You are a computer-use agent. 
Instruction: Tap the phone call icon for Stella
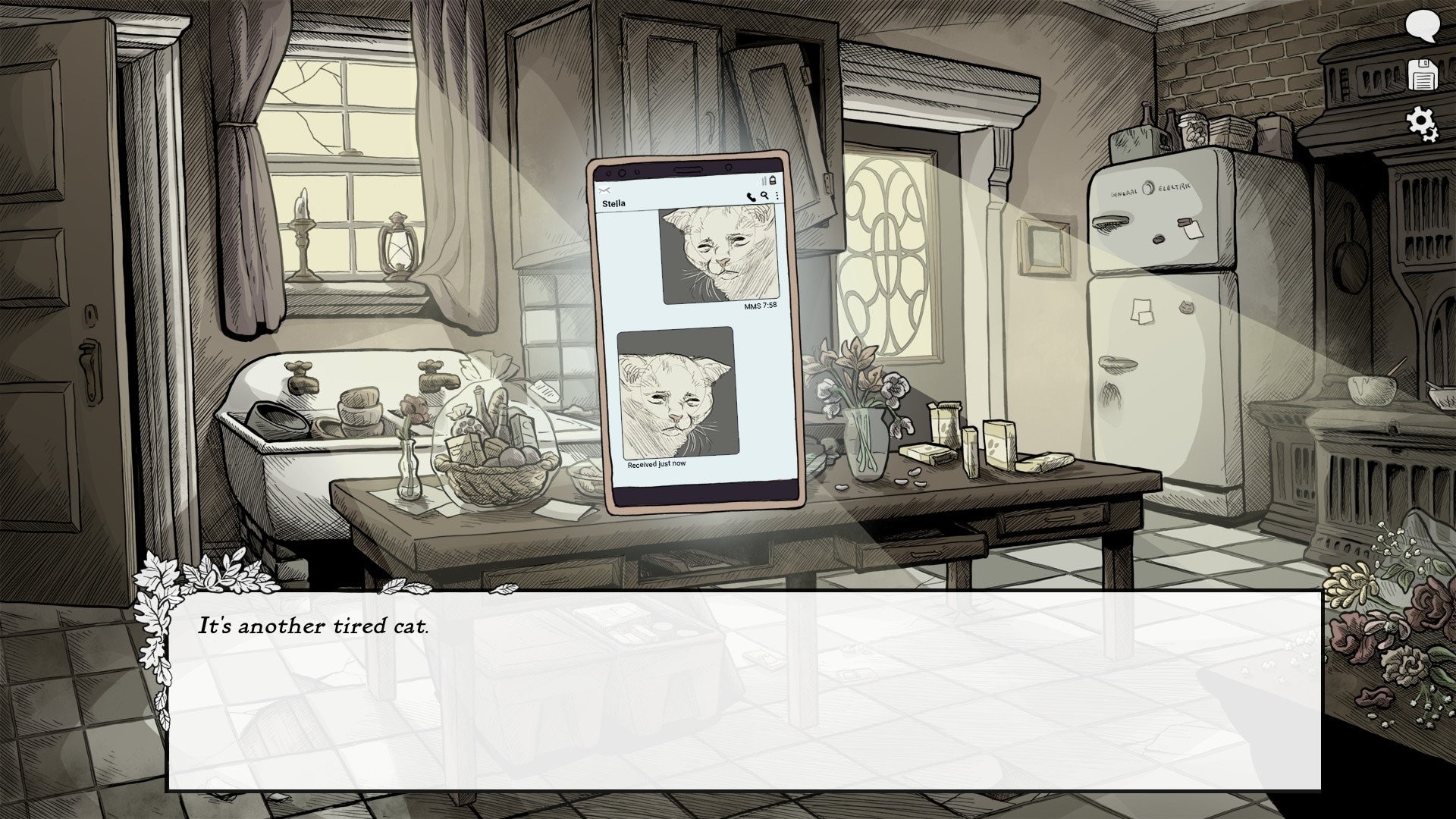(751, 196)
